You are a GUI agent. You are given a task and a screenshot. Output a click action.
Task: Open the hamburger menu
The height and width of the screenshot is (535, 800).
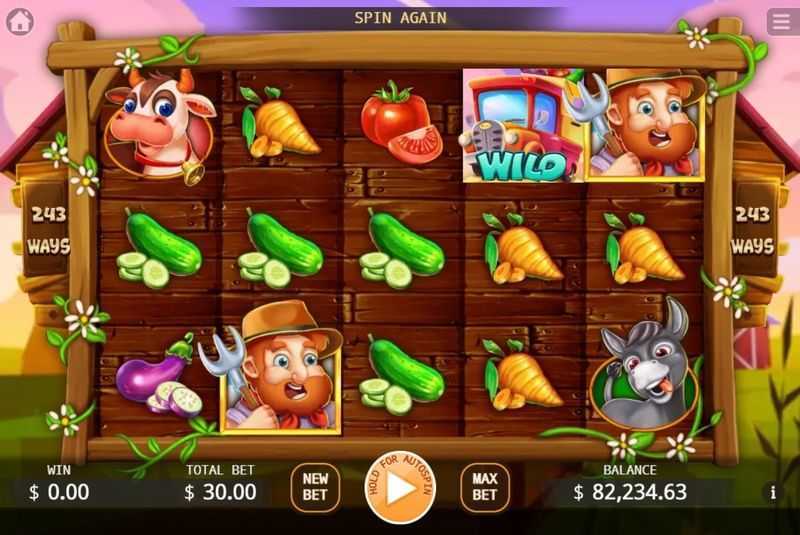781,22
